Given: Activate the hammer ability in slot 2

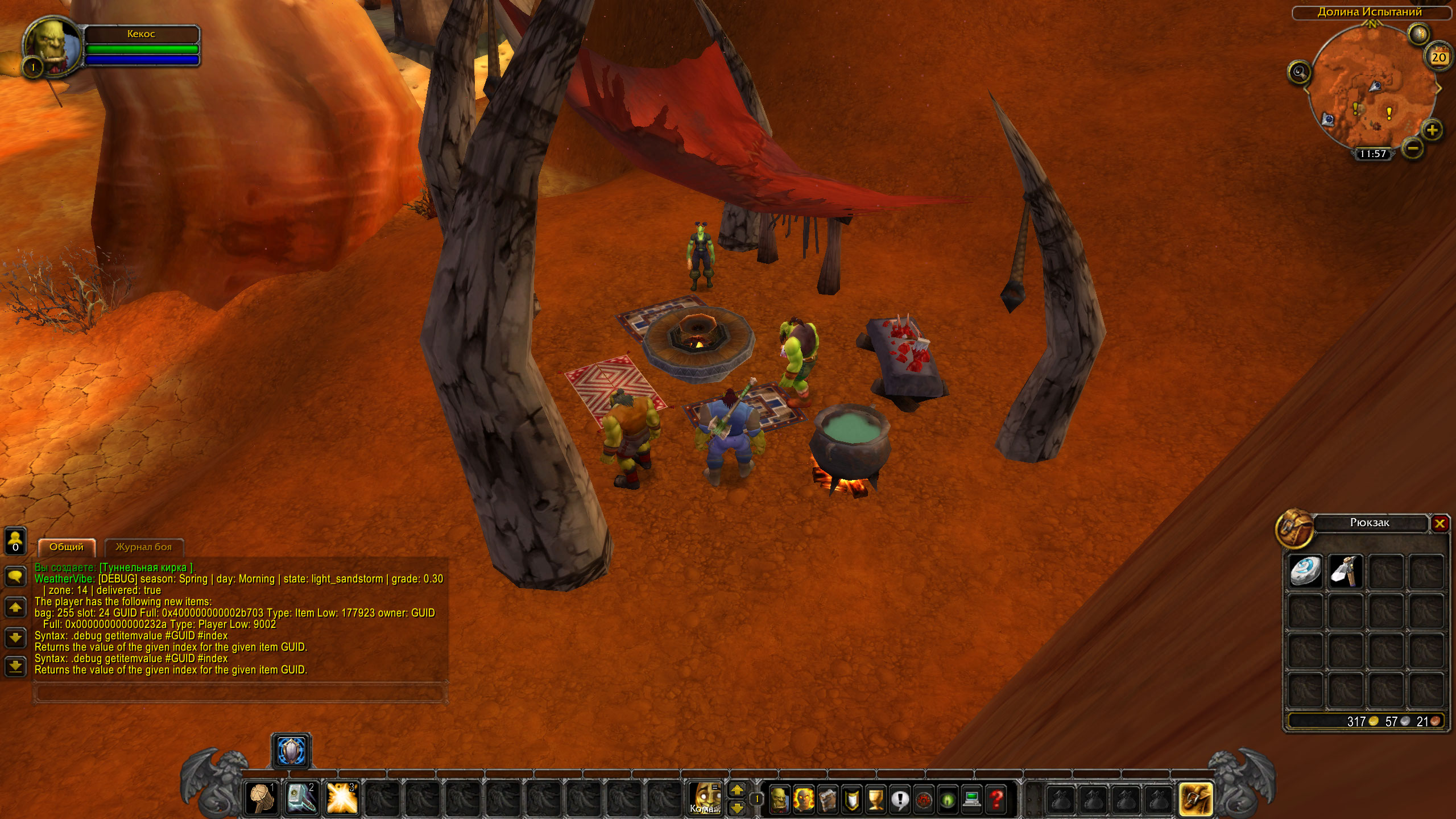Looking at the screenshot, I should pyautogui.click(x=301, y=798).
